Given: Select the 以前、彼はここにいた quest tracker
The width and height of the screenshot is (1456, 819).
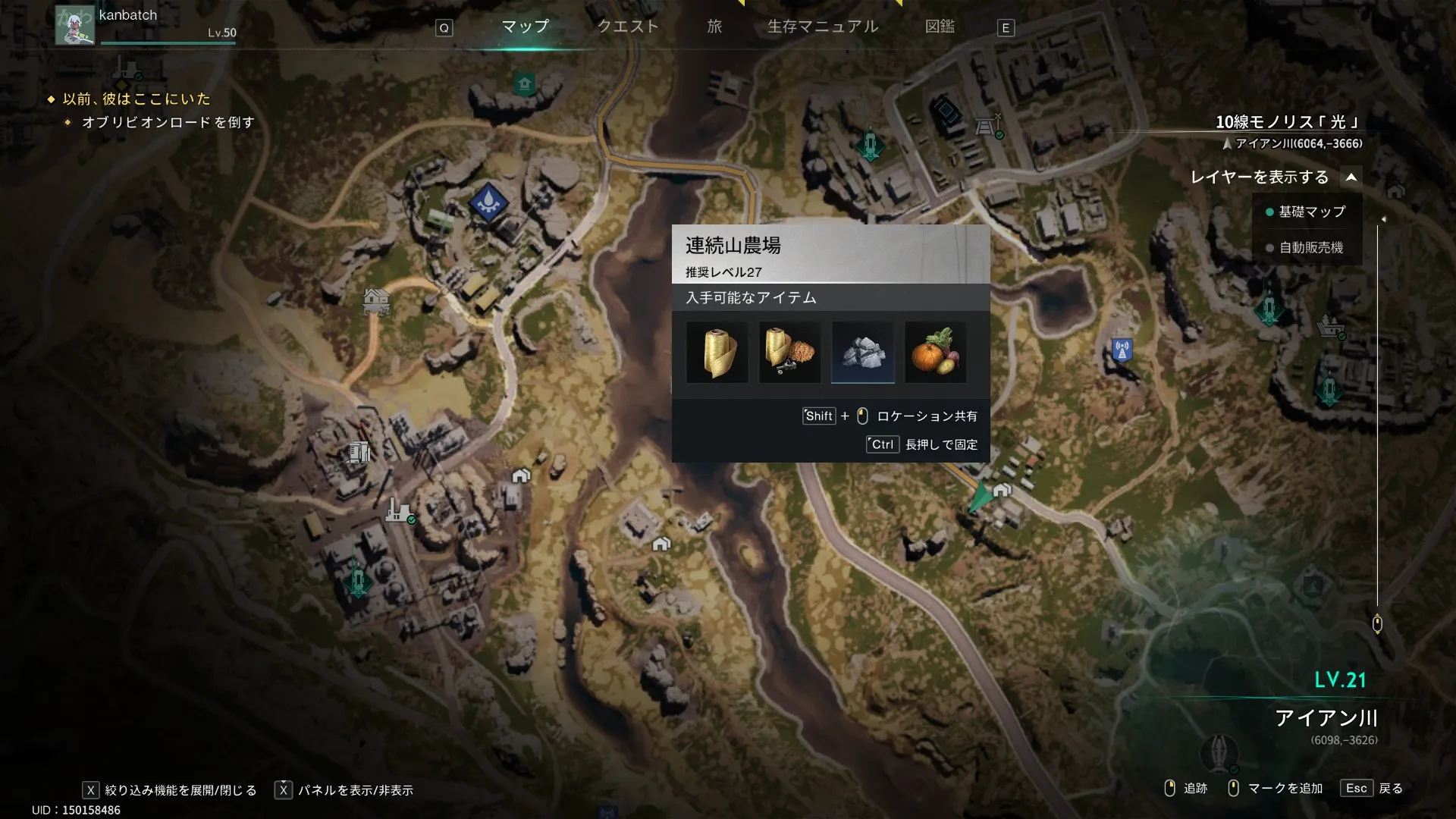Looking at the screenshot, I should point(136,99).
